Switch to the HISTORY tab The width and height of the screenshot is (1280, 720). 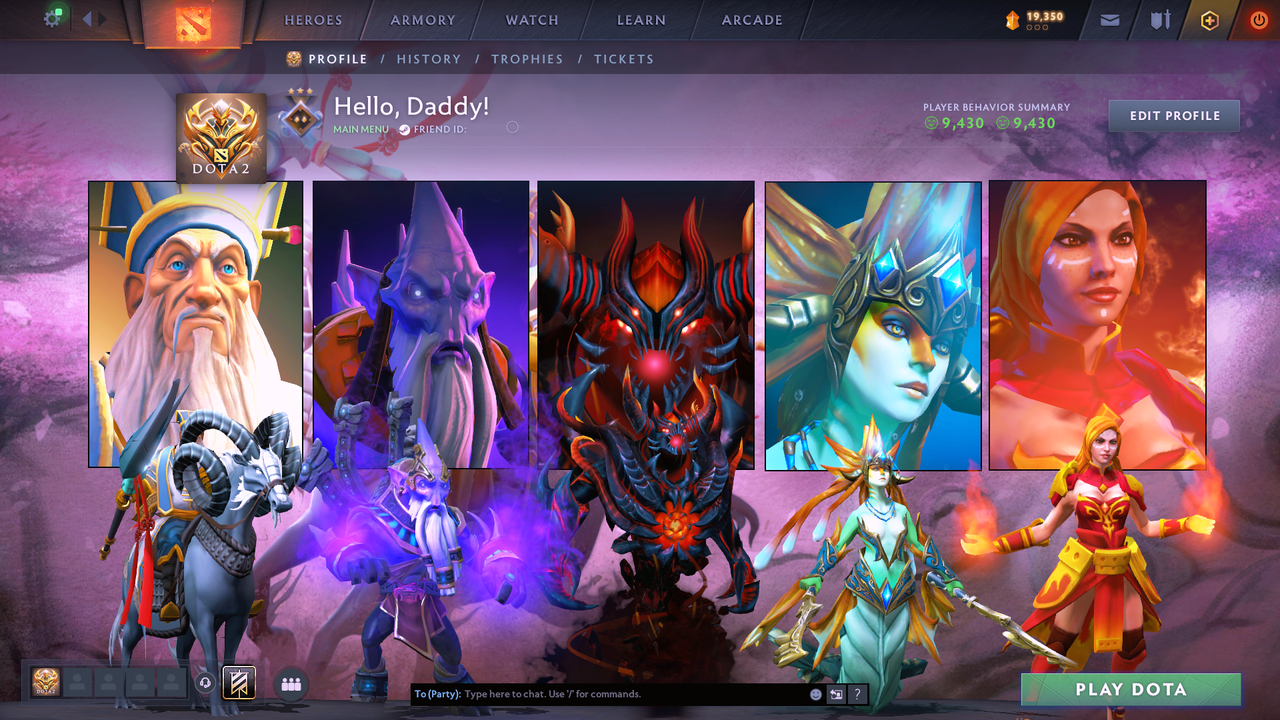(x=429, y=59)
